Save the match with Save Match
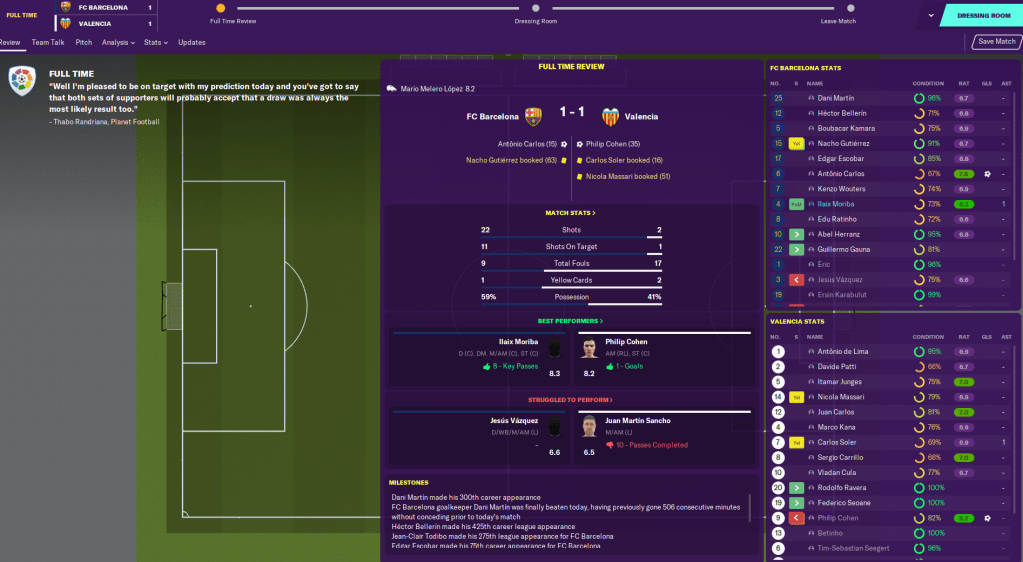Viewport: 1023px width, 562px height. click(x=996, y=42)
